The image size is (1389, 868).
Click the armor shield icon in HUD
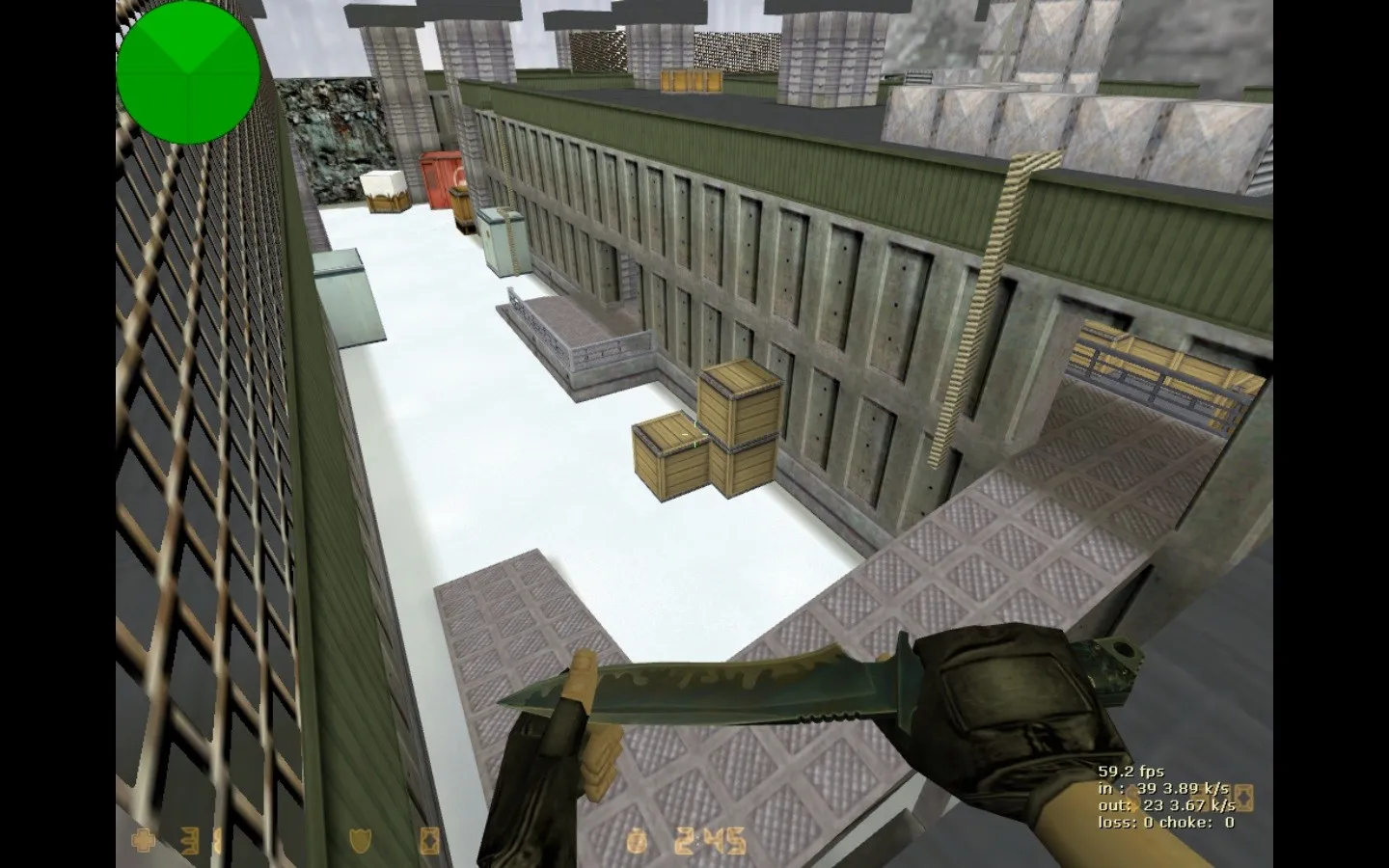[x=359, y=841]
